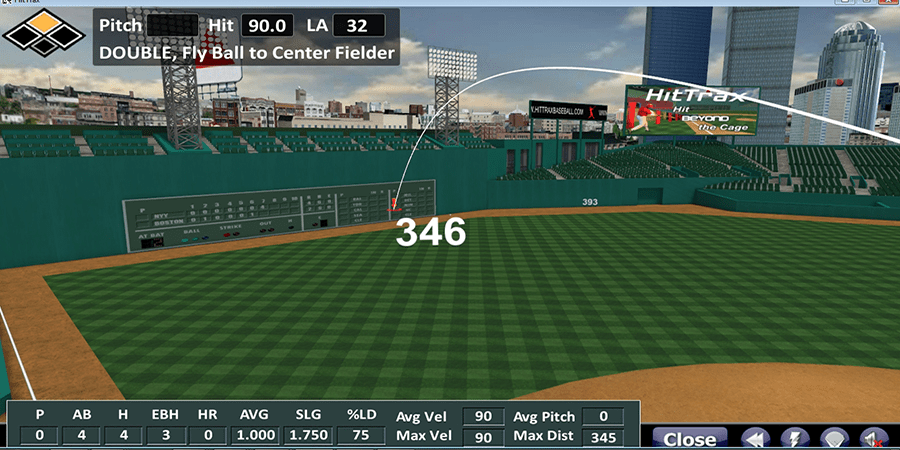Activate the lightning bolt button
Viewport: 900px width, 450px height.
point(797,438)
